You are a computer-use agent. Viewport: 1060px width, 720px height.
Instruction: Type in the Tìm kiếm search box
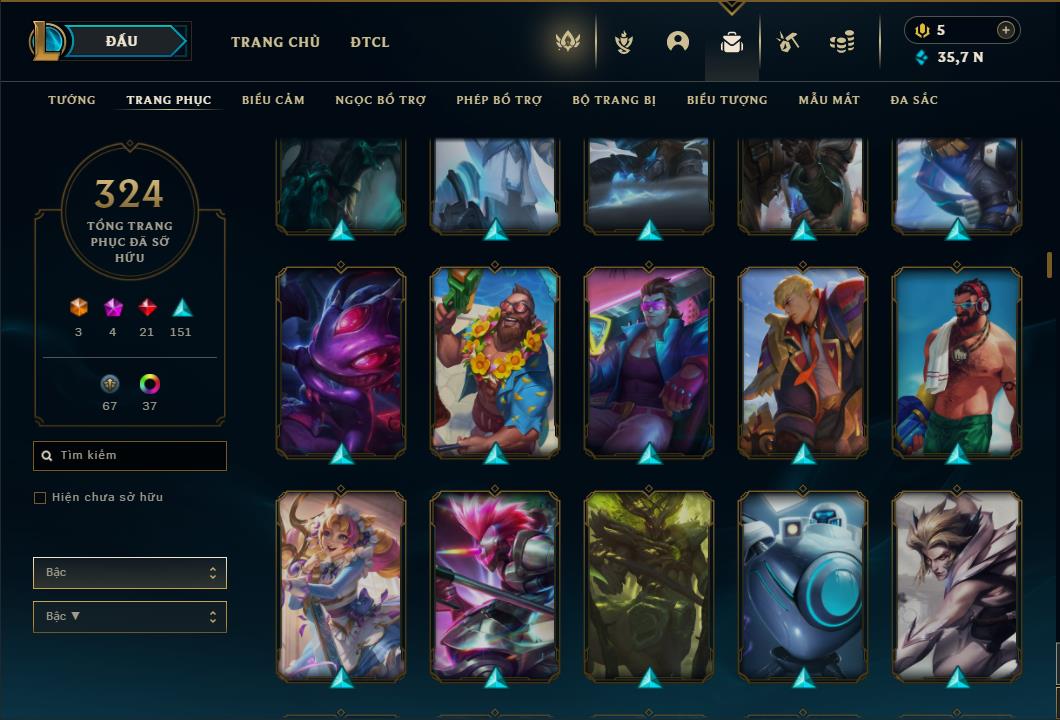pyautogui.click(x=130, y=456)
